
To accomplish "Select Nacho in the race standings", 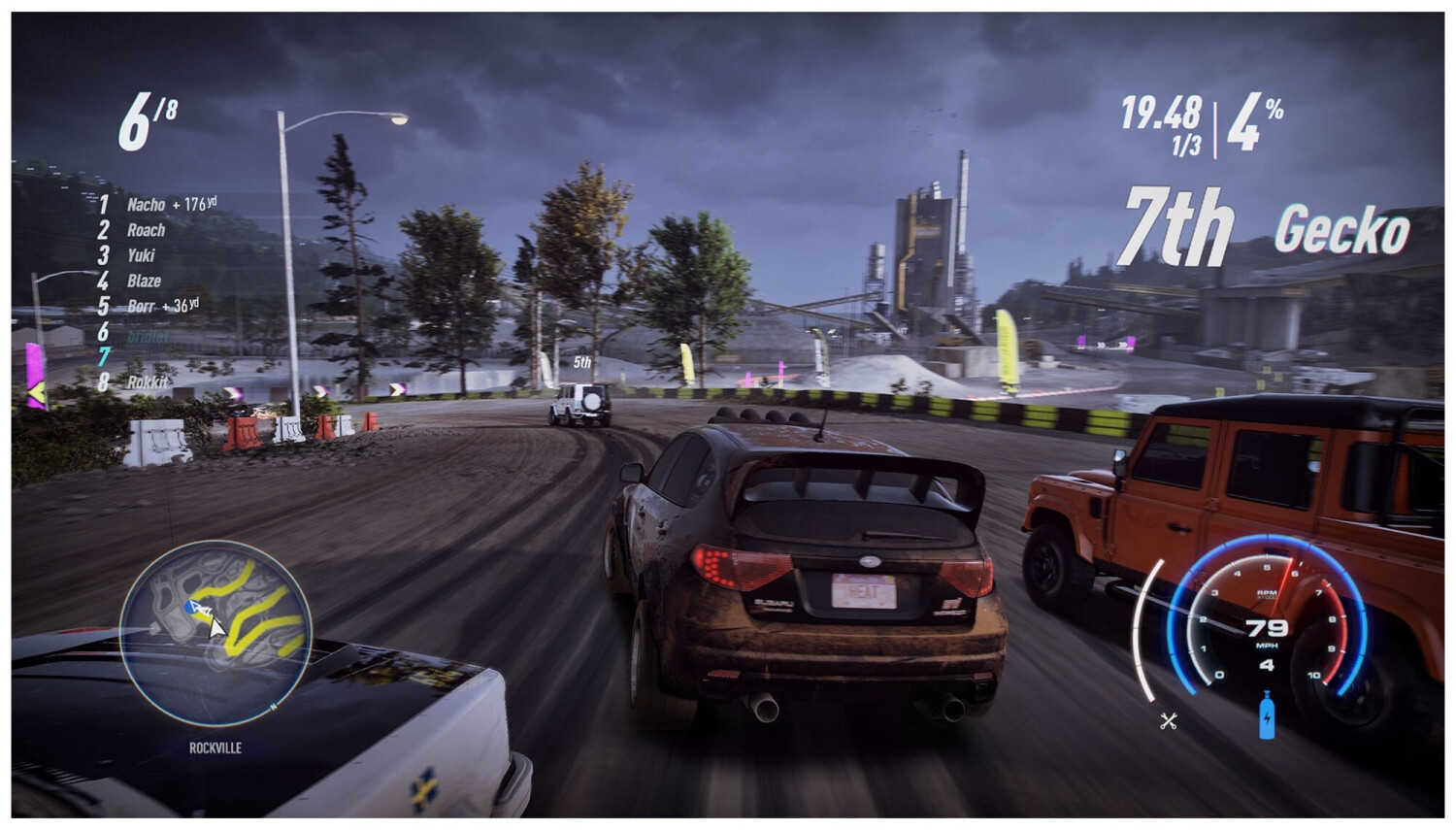I will point(147,205).
